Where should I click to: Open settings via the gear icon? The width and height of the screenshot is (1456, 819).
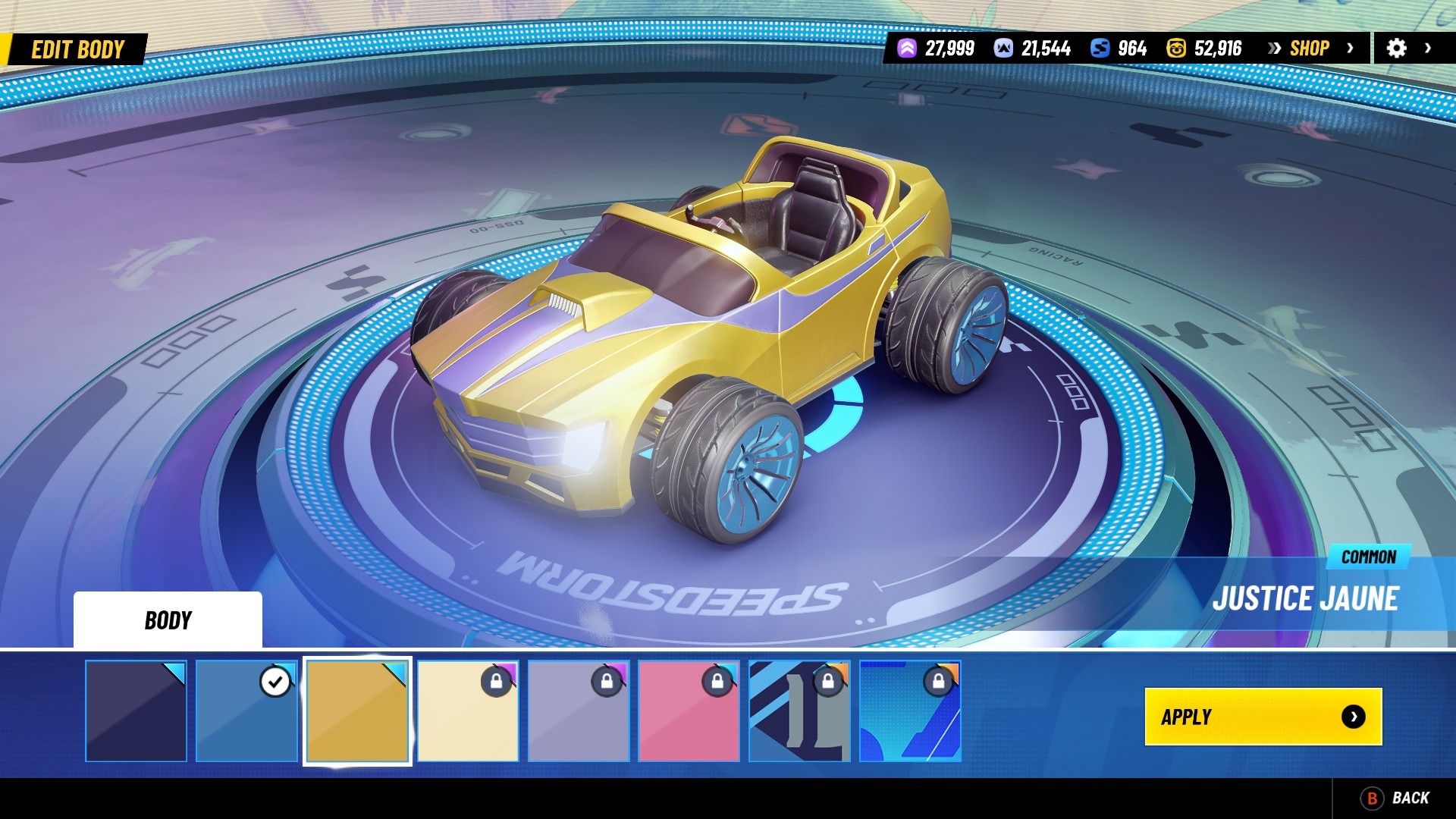coord(1396,49)
